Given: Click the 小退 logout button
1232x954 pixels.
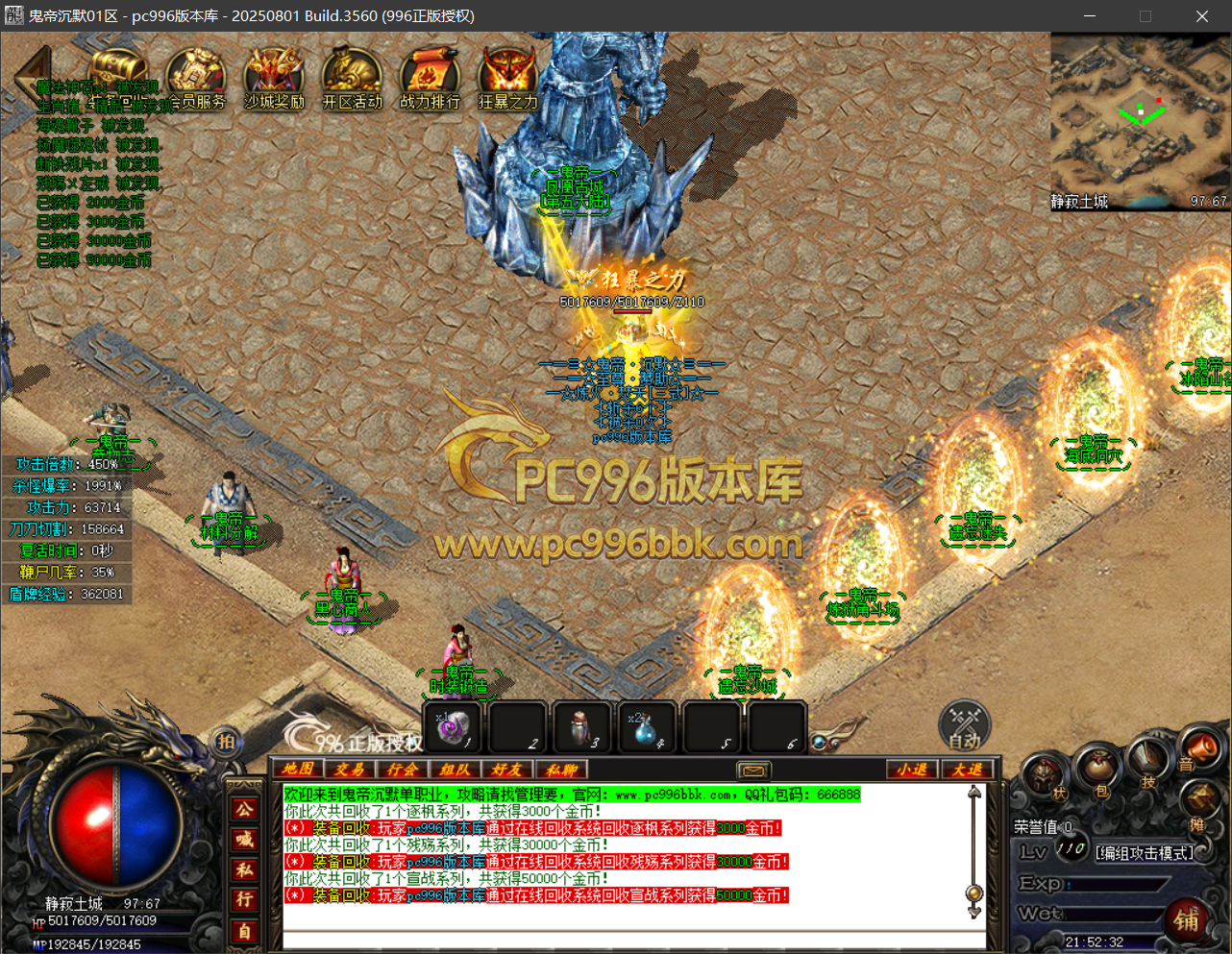Looking at the screenshot, I should 911,770.
